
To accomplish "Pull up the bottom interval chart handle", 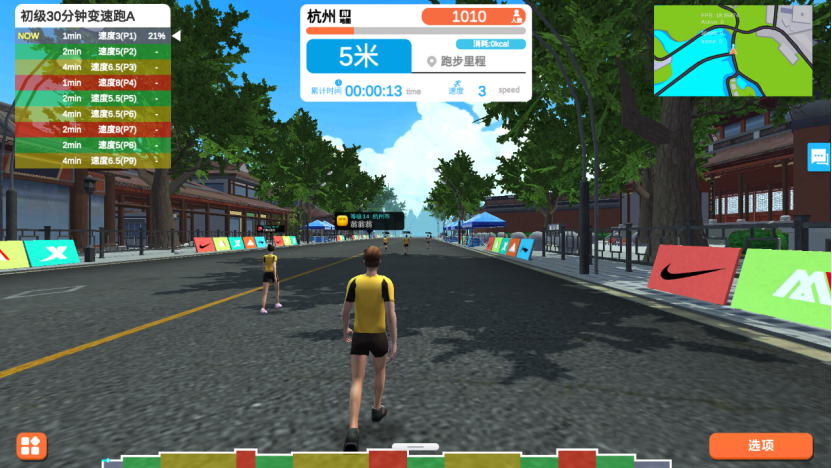I will click(x=415, y=447).
